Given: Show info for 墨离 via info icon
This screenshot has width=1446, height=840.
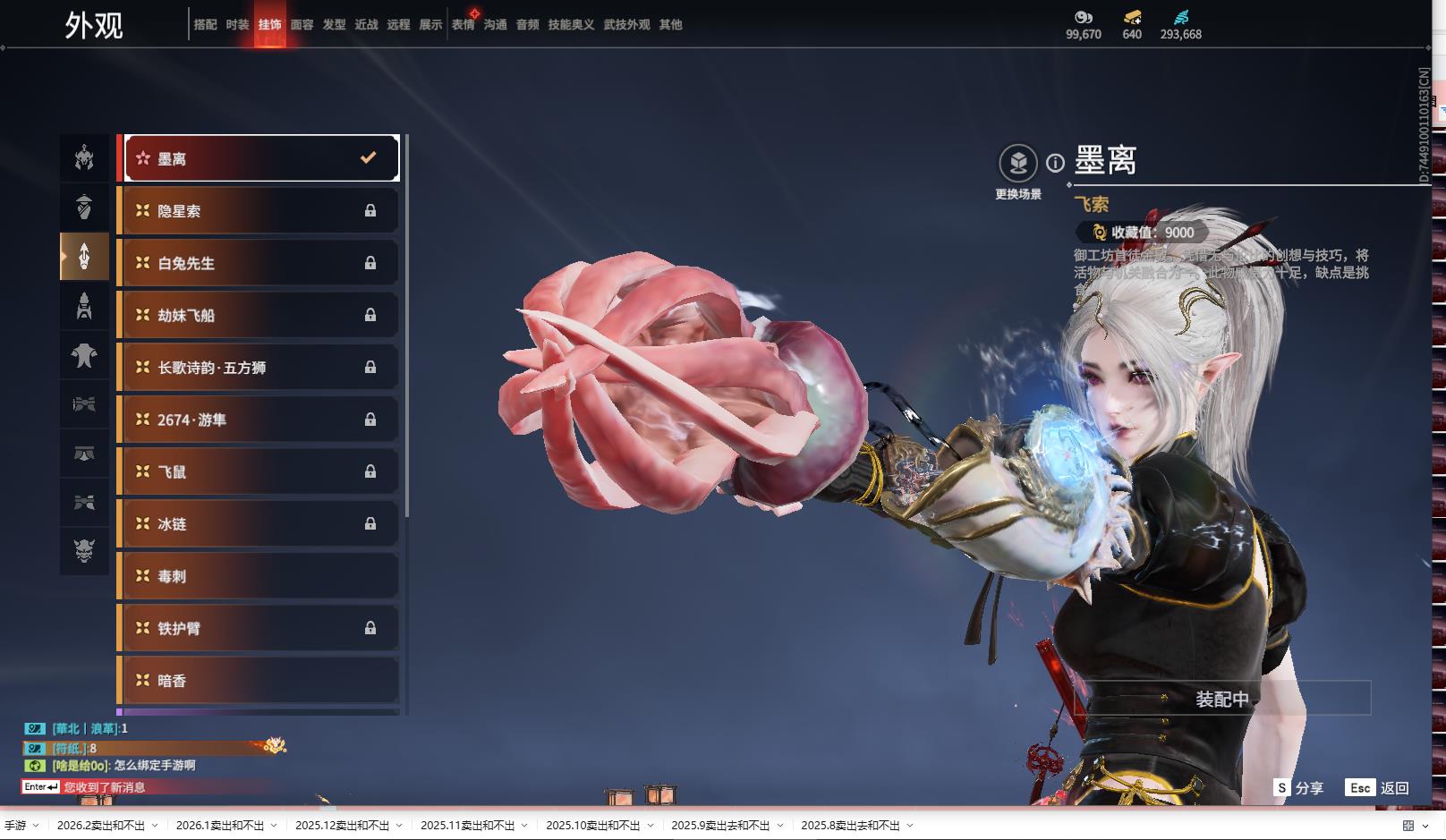Looking at the screenshot, I should [x=1056, y=163].
